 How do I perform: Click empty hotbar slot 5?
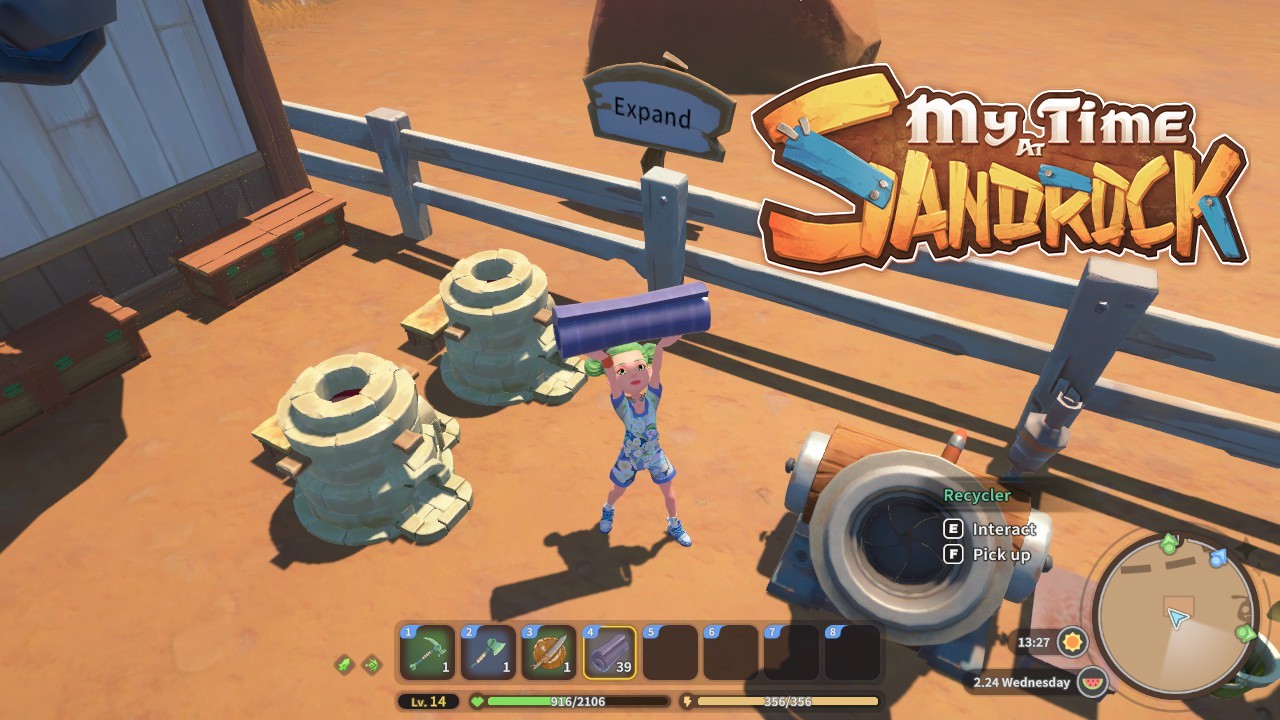tap(668, 651)
